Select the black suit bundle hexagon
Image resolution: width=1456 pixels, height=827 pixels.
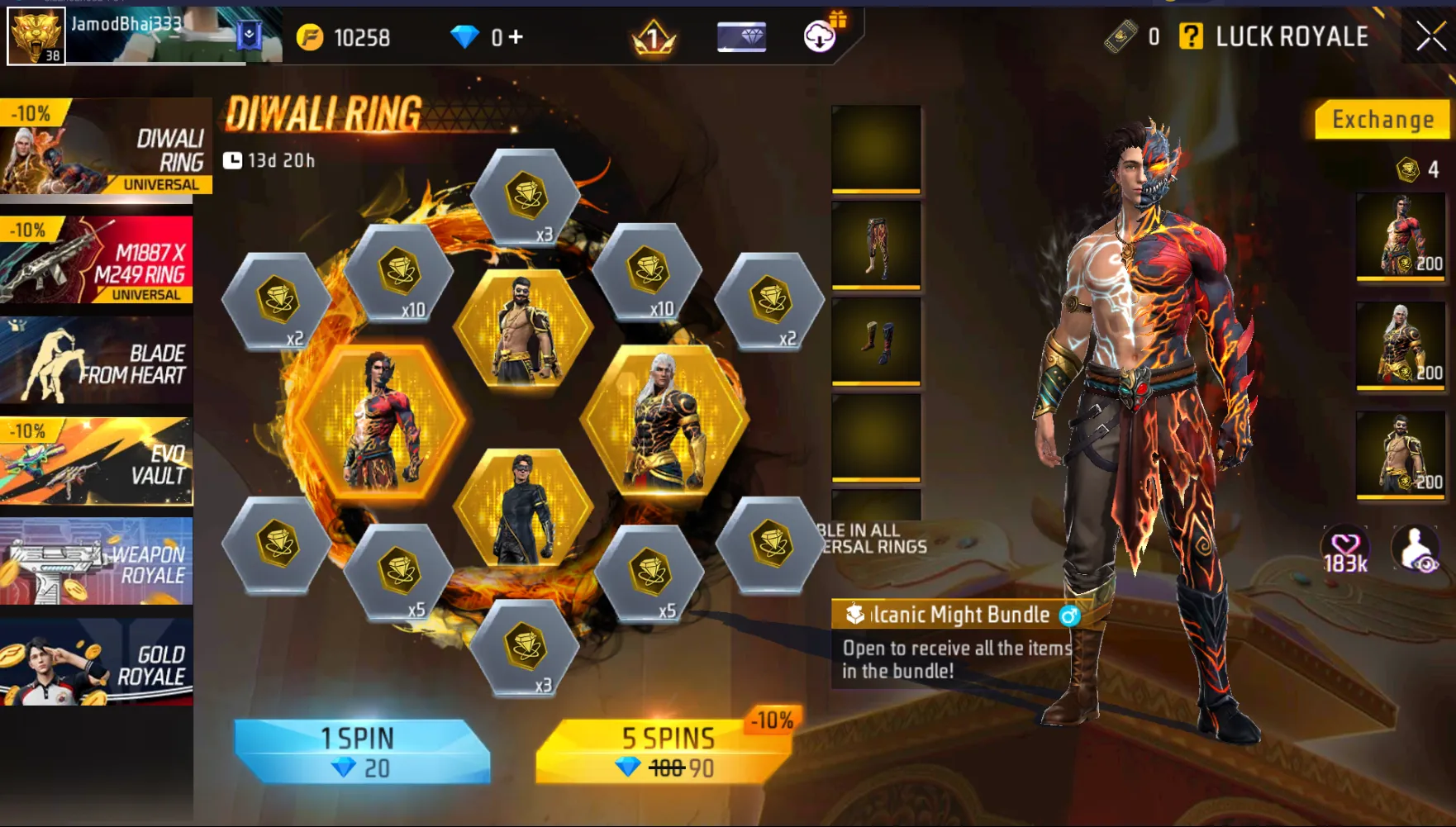tap(523, 508)
